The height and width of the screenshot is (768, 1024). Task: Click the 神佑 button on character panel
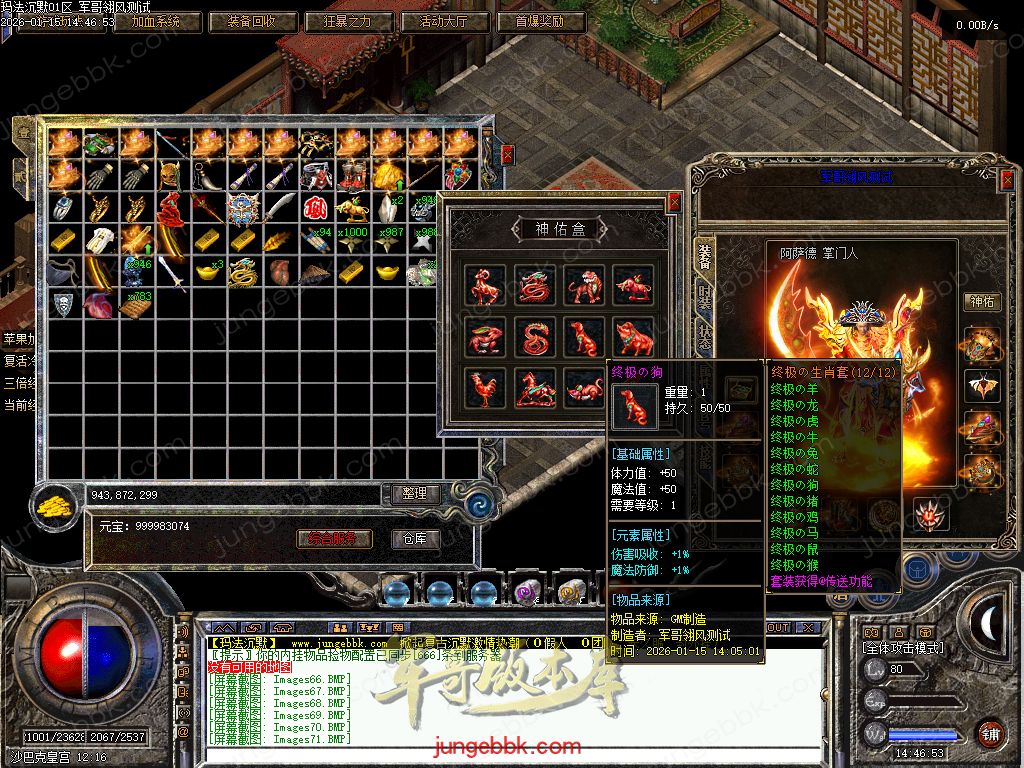coord(982,301)
